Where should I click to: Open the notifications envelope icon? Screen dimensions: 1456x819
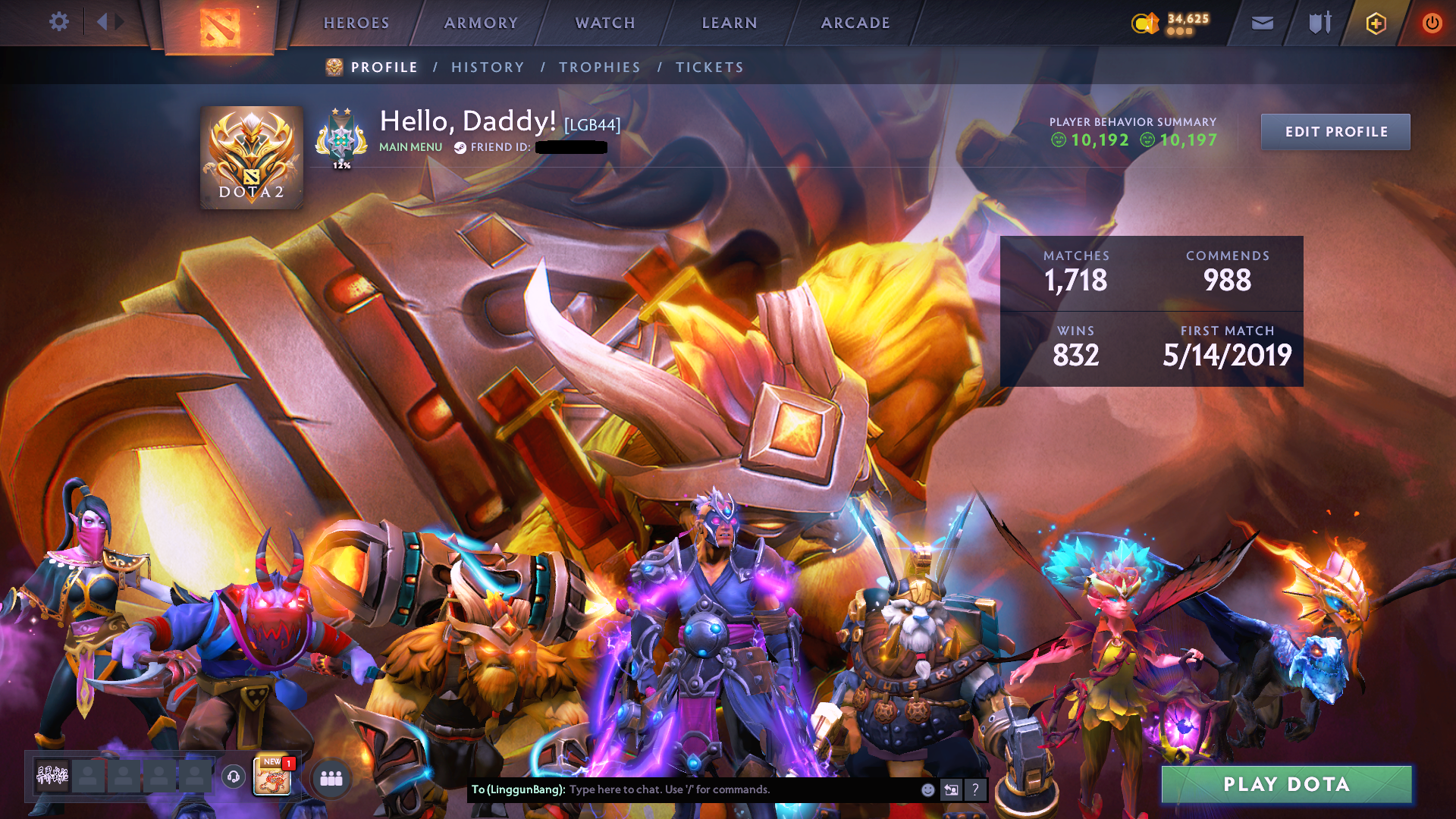click(1262, 23)
